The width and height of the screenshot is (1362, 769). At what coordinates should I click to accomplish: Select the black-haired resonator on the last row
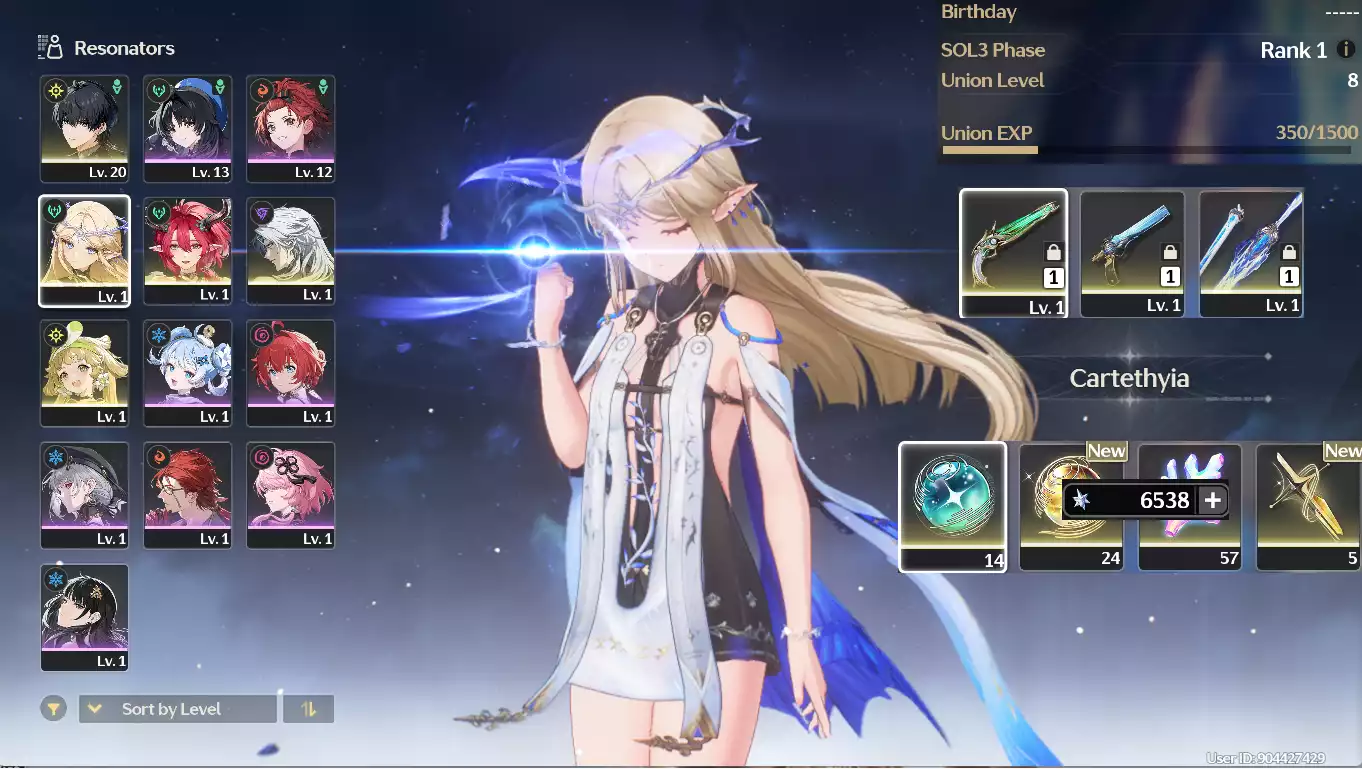click(x=84, y=616)
